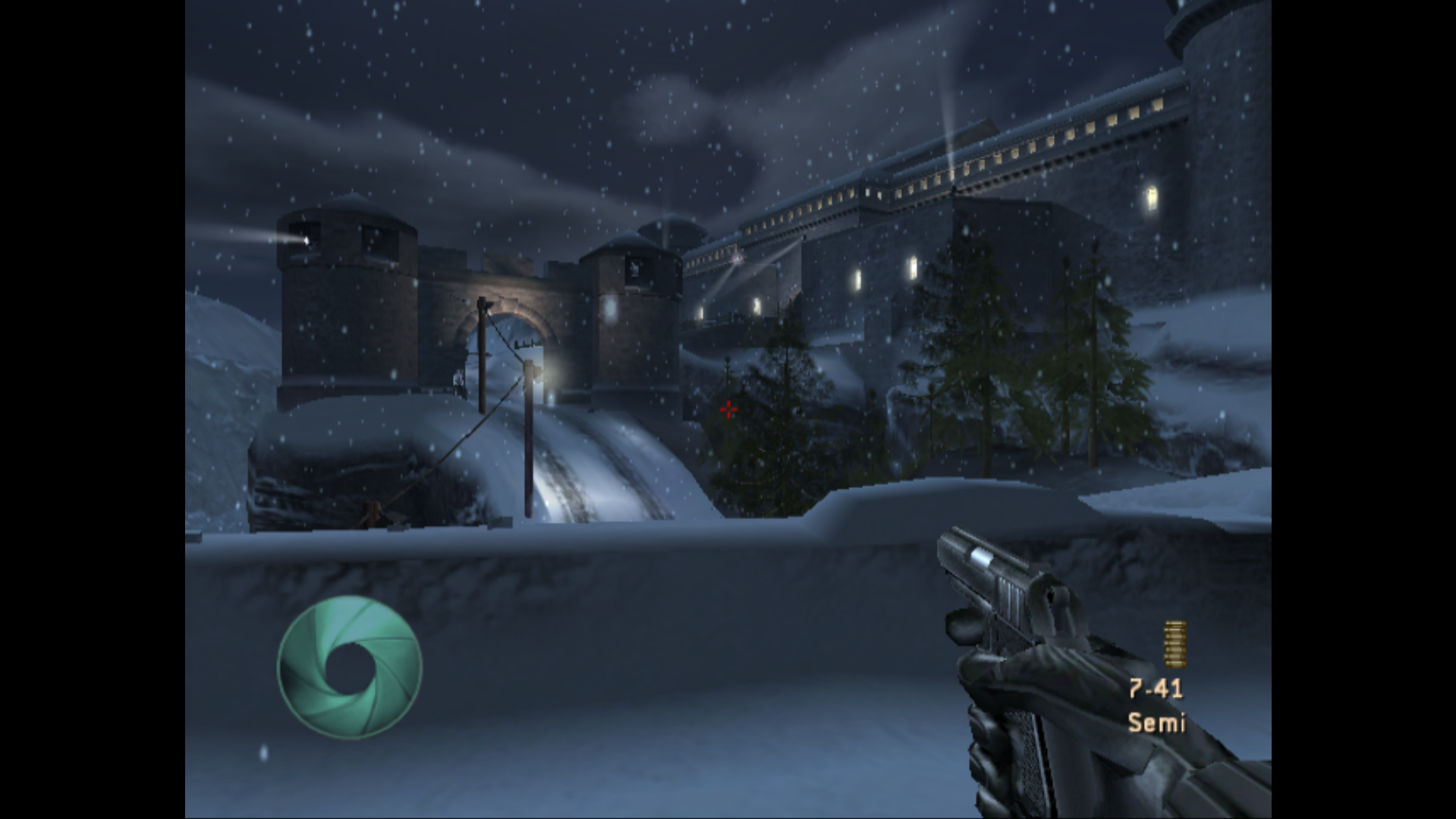Click the green gun-barrel iris gauge
Screen dimensions: 1456x819
[349, 667]
